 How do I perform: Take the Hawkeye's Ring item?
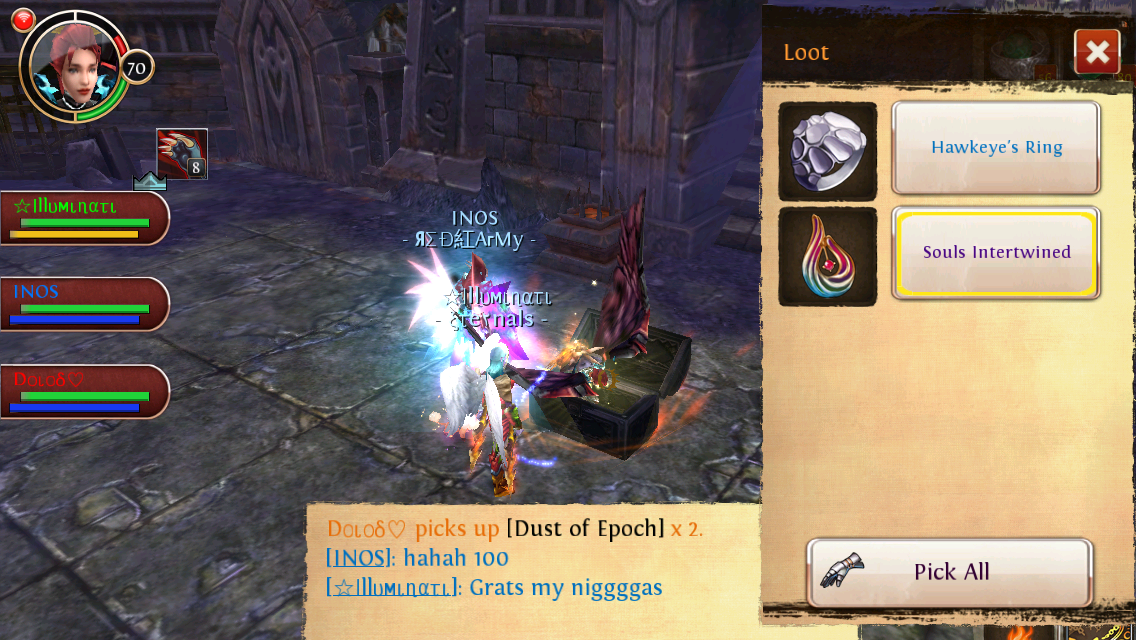996,147
